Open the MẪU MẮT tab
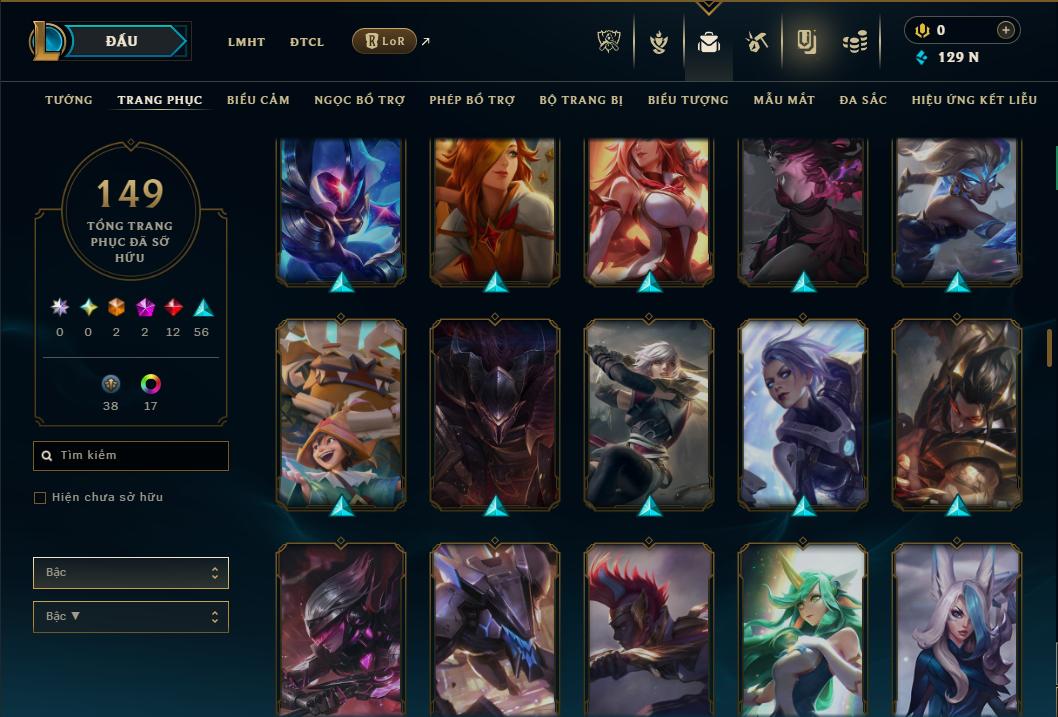1058x717 pixels. [784, 100]
